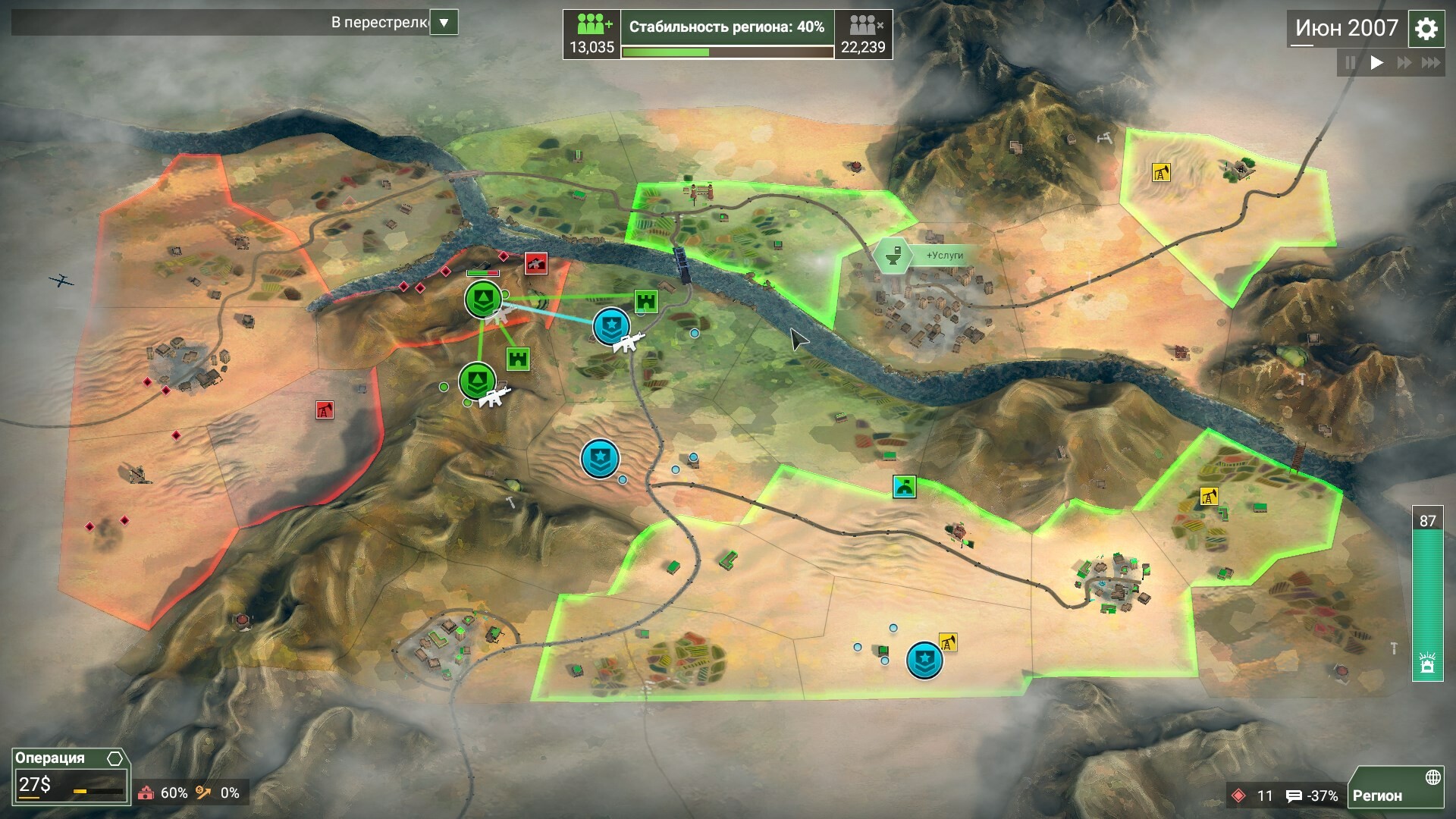Image resolution: width=1456 pixels, height=819 pixels.
Task: Enable fastest triple-arrow game speed
Action: point(1432,64)
